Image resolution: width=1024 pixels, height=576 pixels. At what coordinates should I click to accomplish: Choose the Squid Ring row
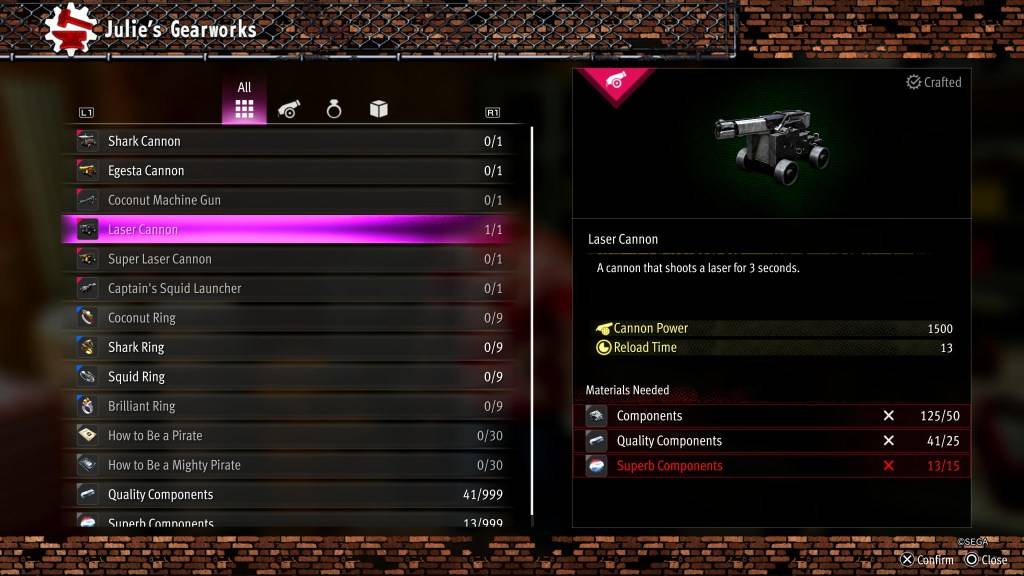[290, 377]
